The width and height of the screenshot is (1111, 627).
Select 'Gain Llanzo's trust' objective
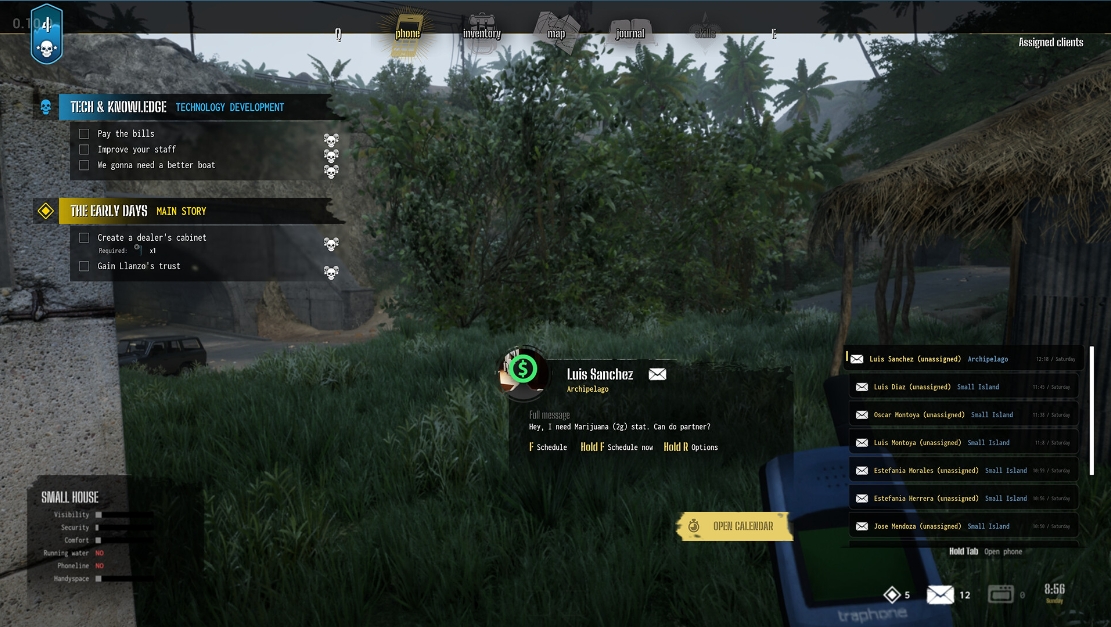click(139, 267)
